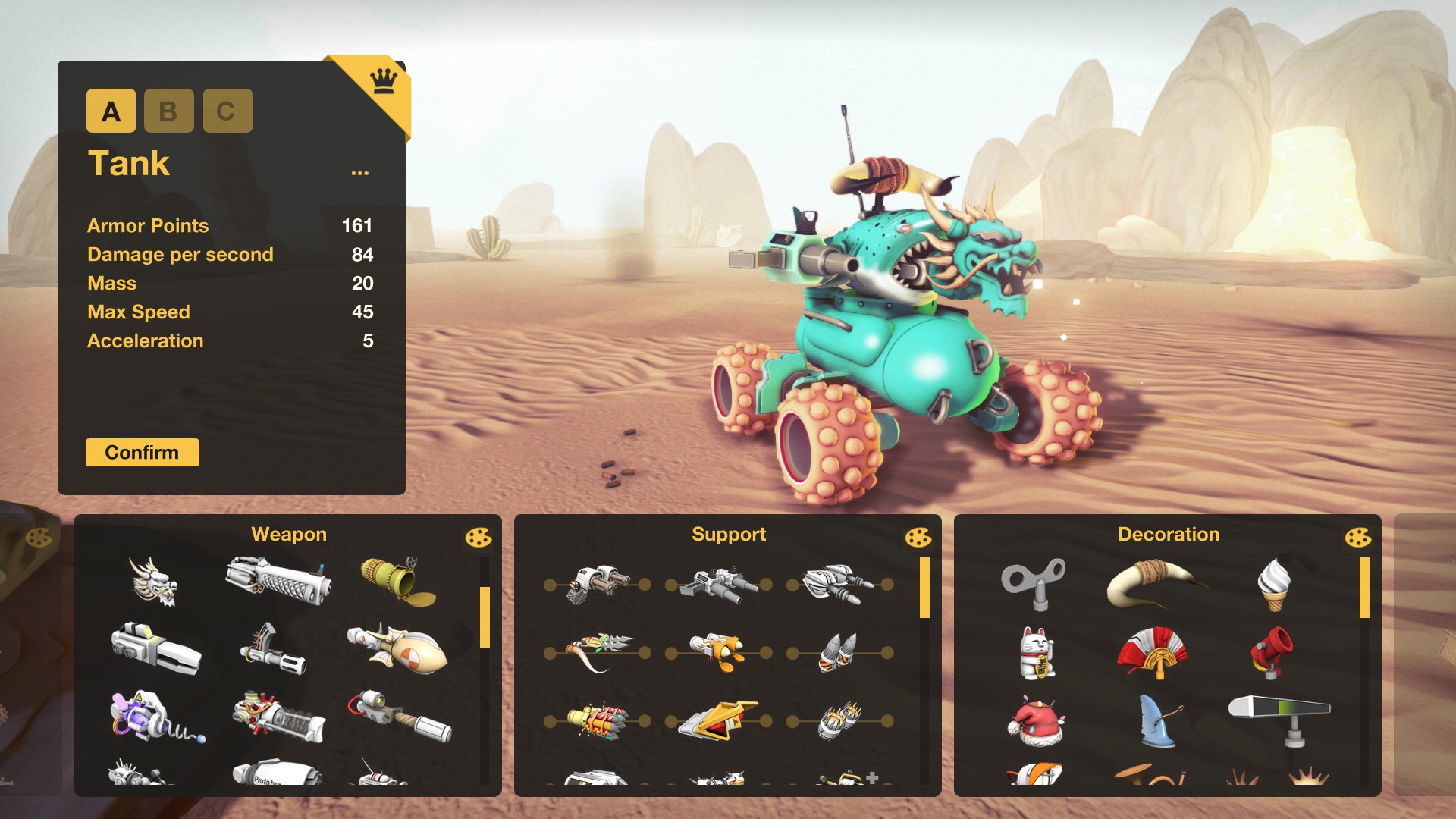Switch to vehicle preset B
Viewport: 1456px width, 819px height.
click(168, 111)
